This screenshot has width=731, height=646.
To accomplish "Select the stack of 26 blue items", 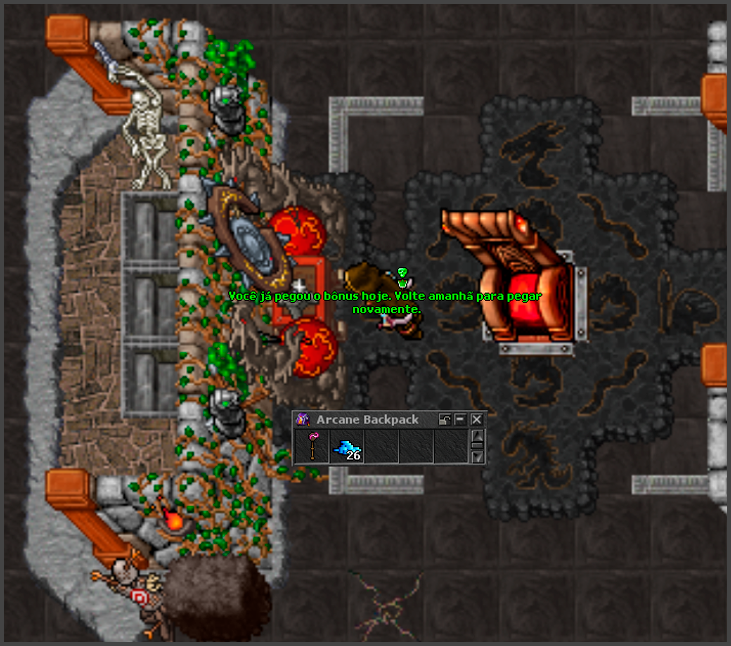I will point(346,448).
